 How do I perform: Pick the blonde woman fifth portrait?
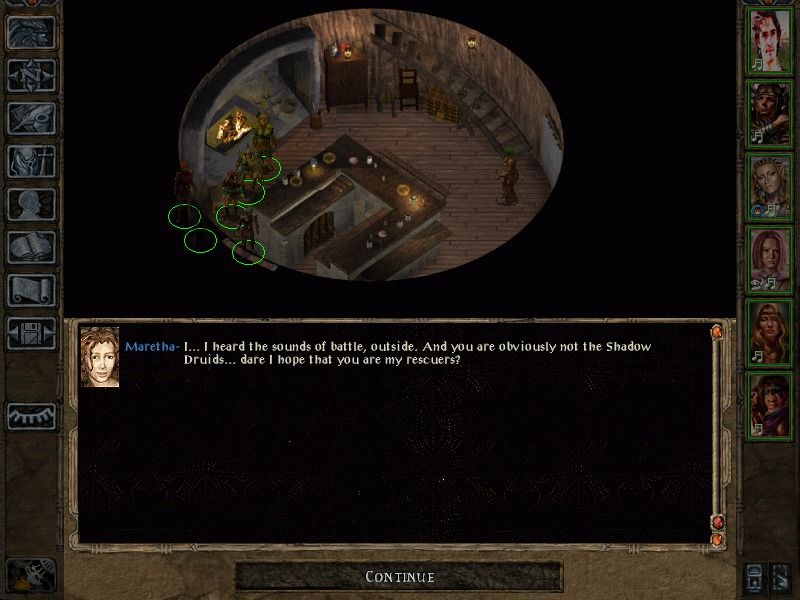[x=771, y=333]
